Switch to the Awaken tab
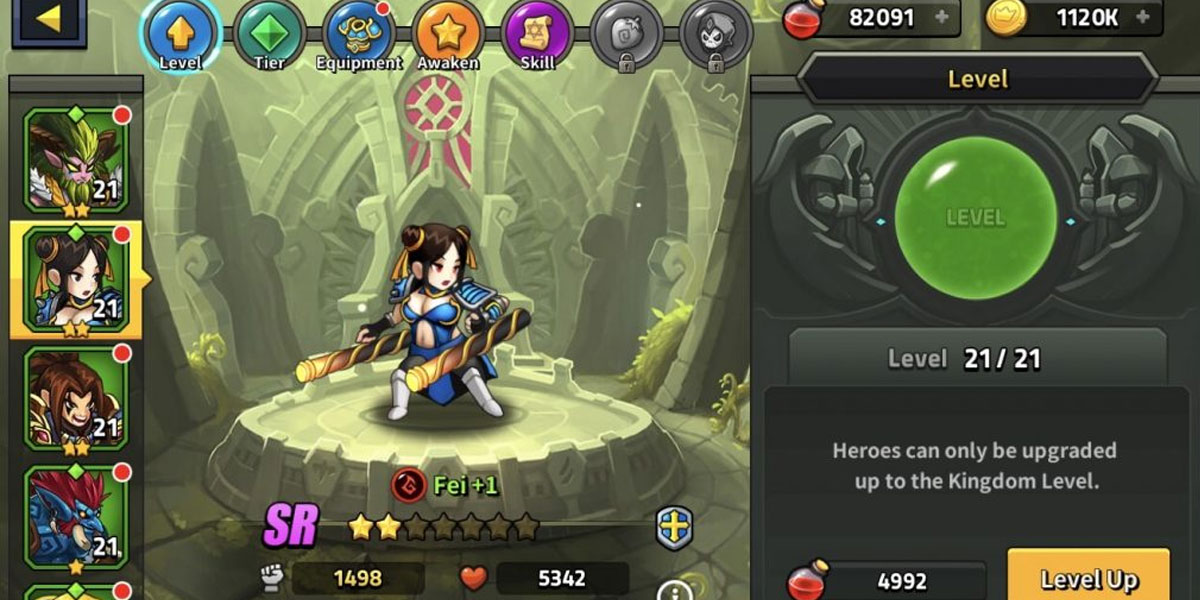1200x600 pixels. coord(447,33)
